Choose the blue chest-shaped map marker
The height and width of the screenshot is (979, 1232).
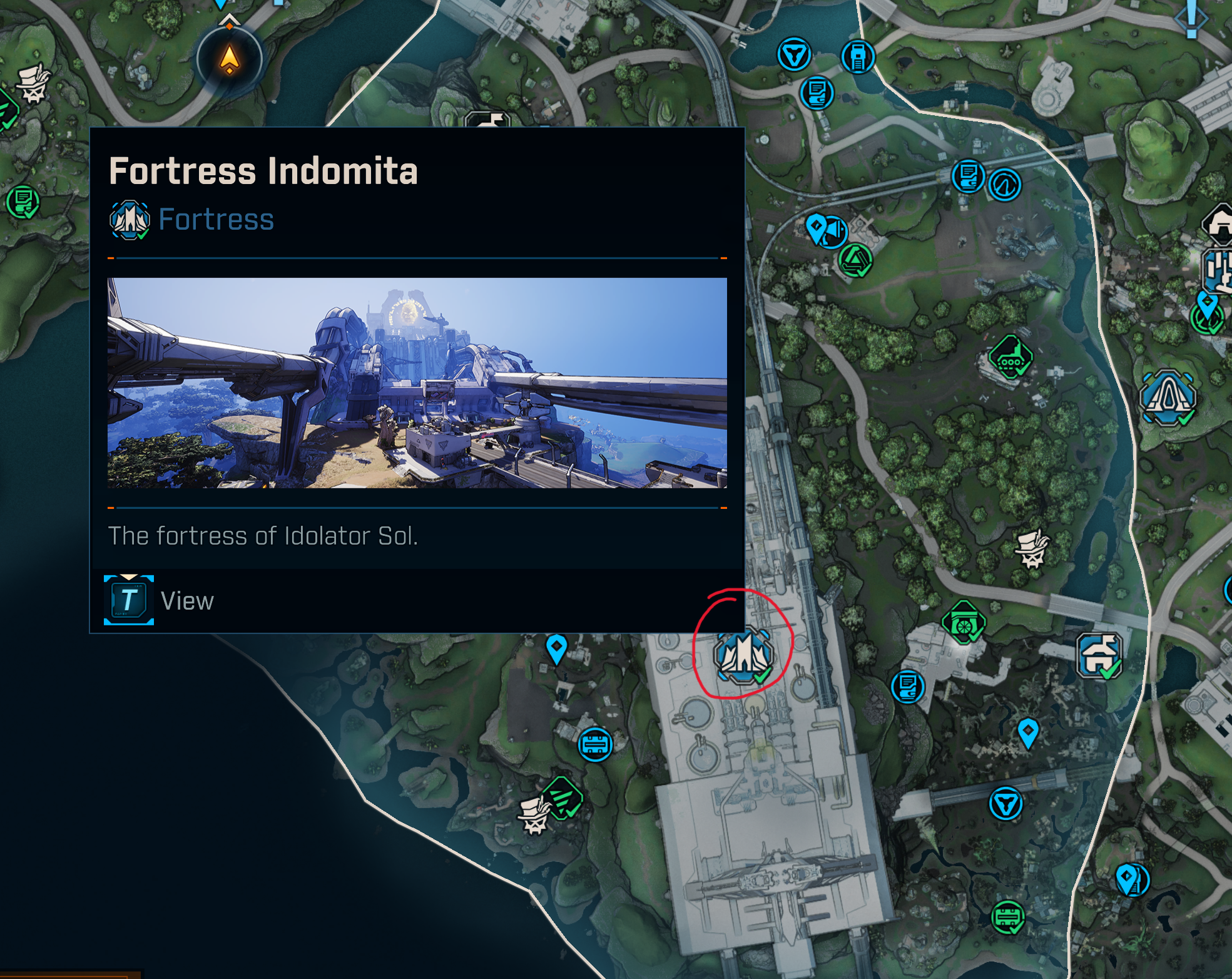595,744
